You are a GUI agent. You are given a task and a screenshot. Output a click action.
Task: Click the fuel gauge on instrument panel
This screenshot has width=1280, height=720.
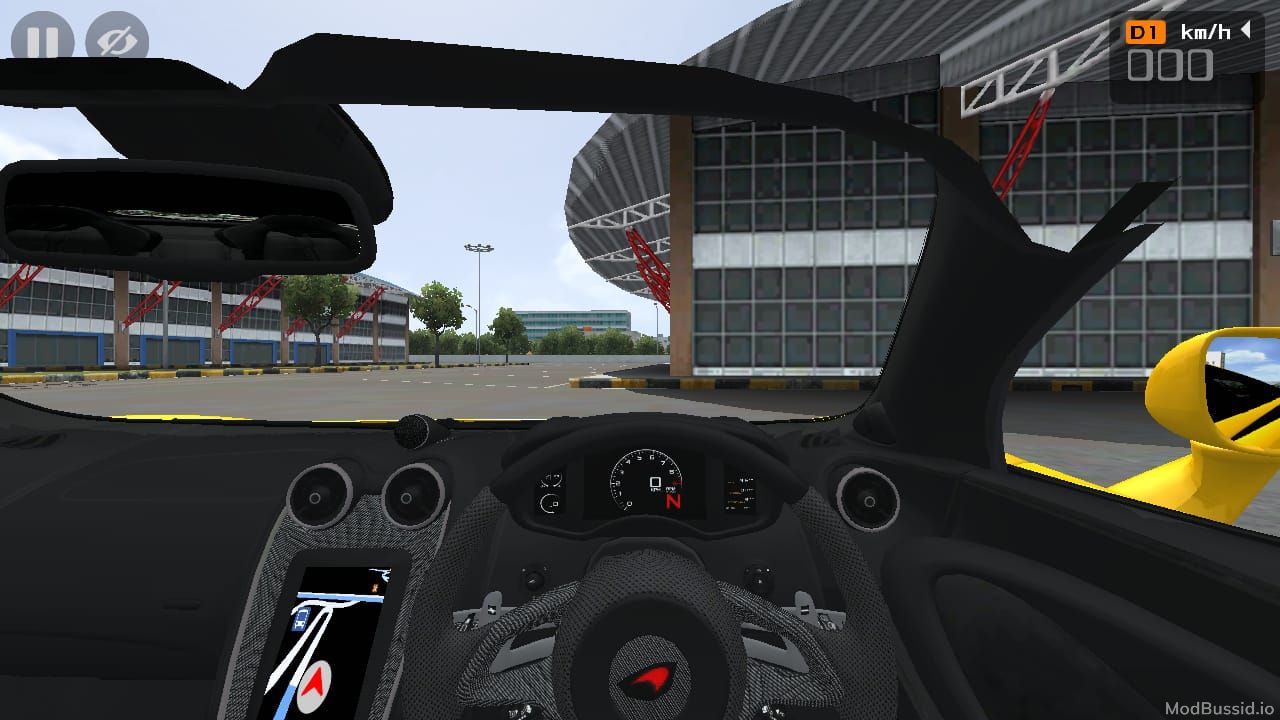[x=548, y=503]
